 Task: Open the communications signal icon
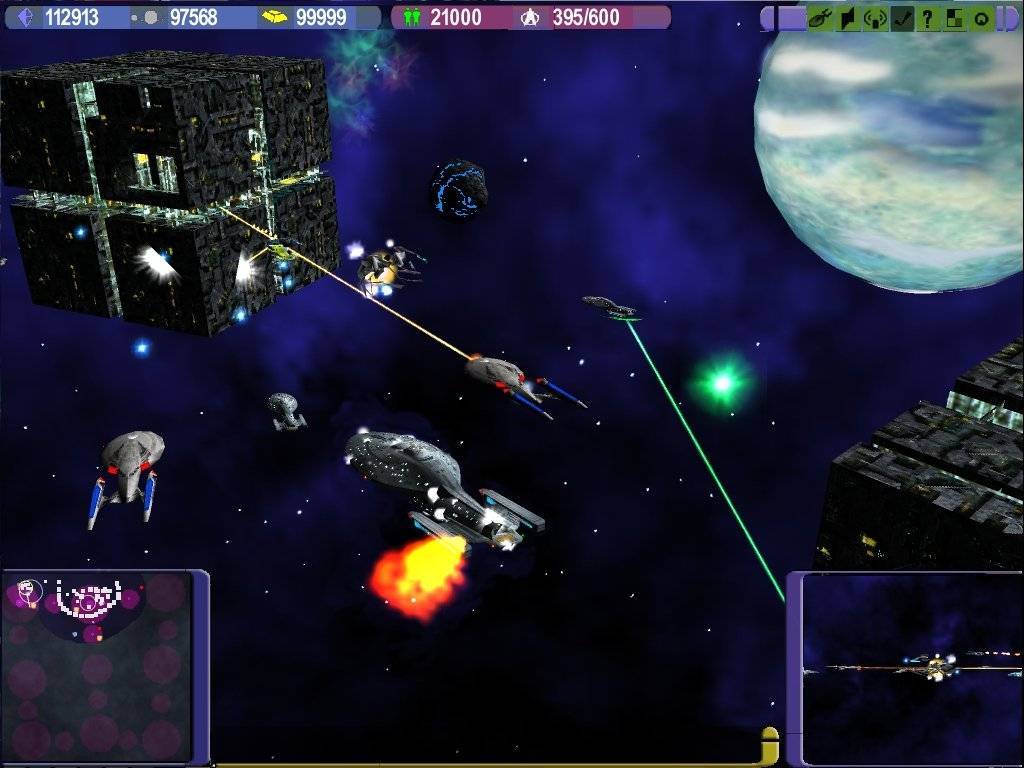875,18
